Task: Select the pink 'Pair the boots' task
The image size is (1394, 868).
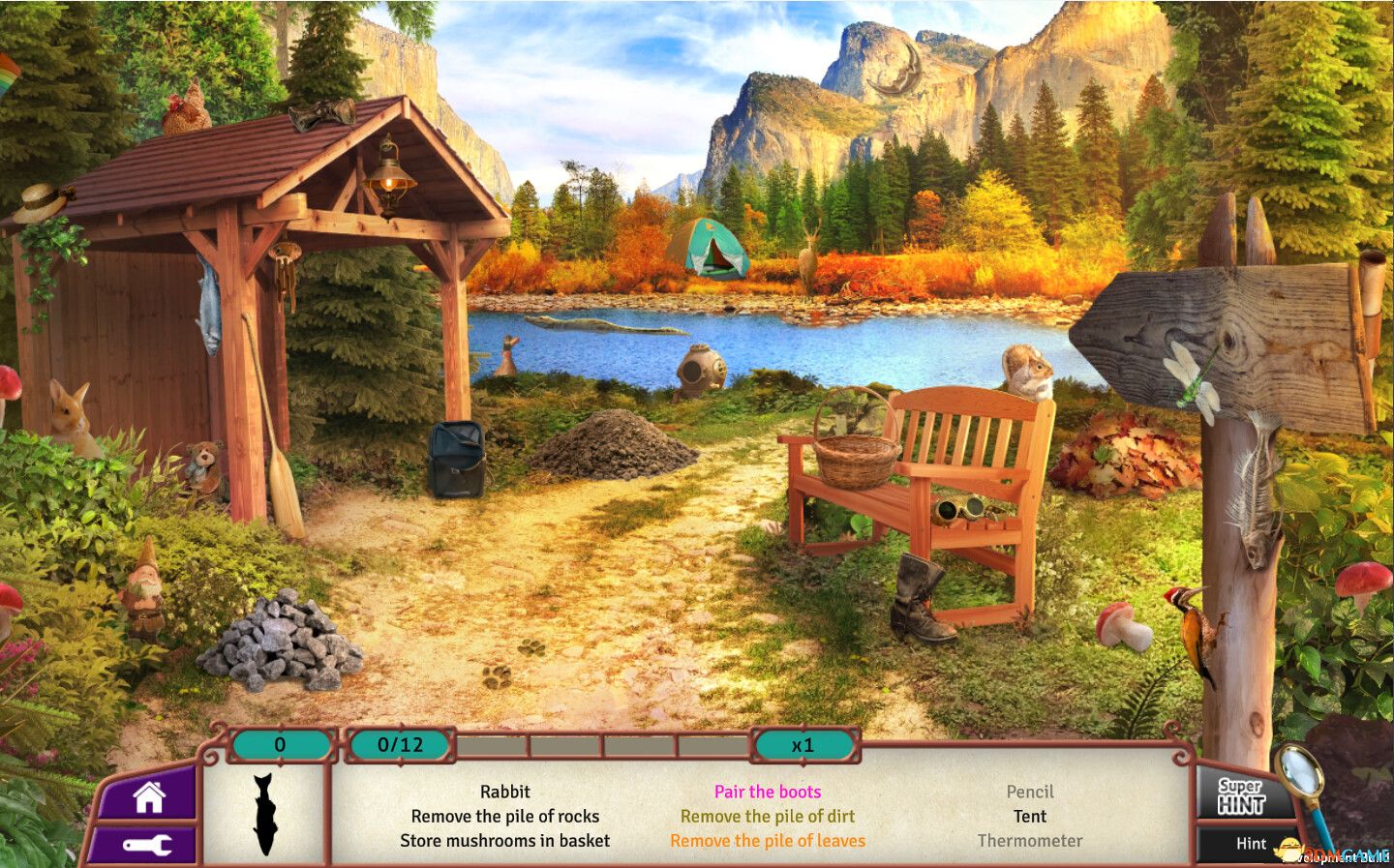Action: point(767,791)
